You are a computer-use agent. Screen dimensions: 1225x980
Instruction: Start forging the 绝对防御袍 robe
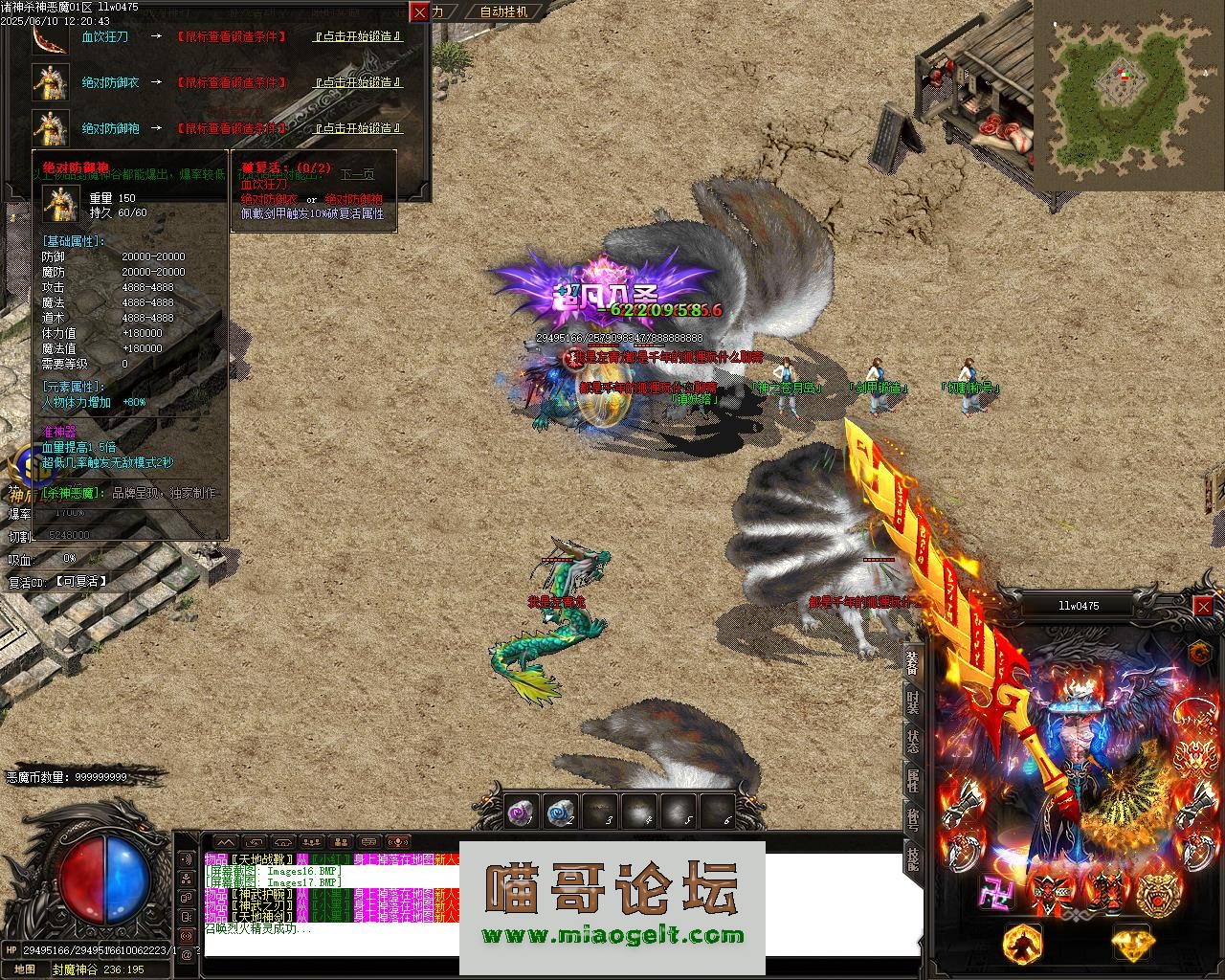coord(358,128)
